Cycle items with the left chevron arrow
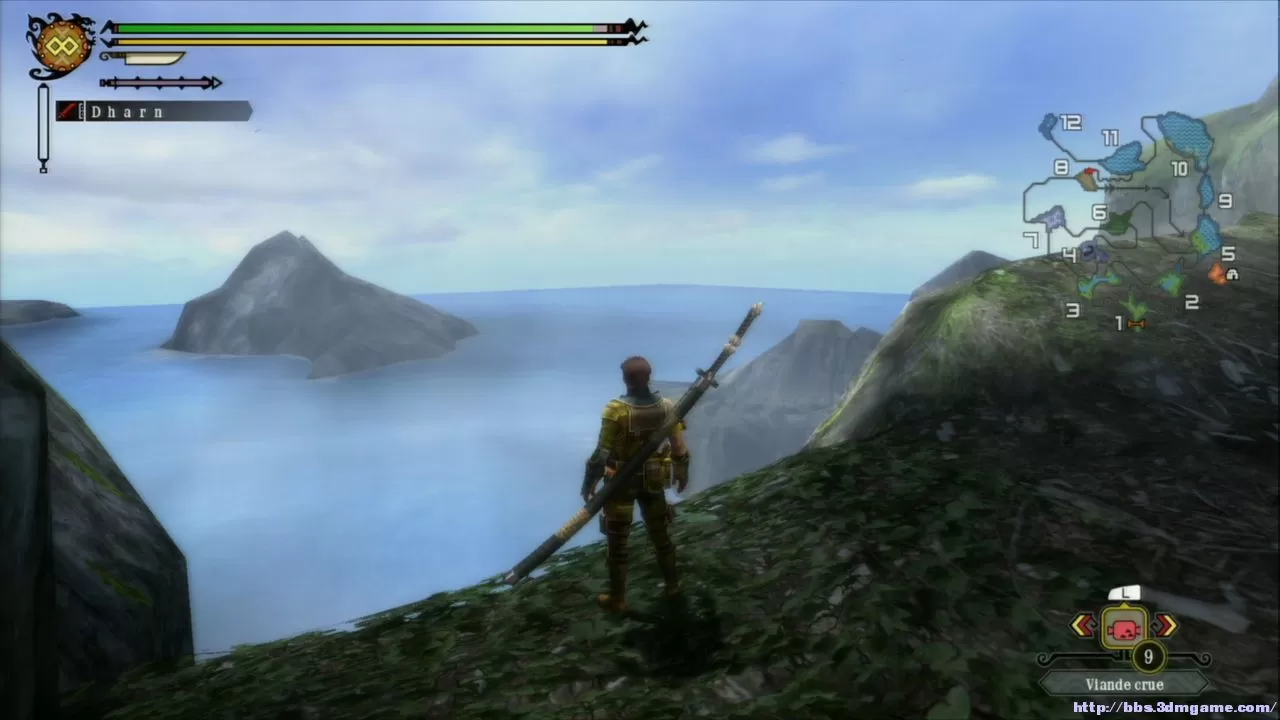Screen dimensions: 1280x720 [x=1083, y=626]
